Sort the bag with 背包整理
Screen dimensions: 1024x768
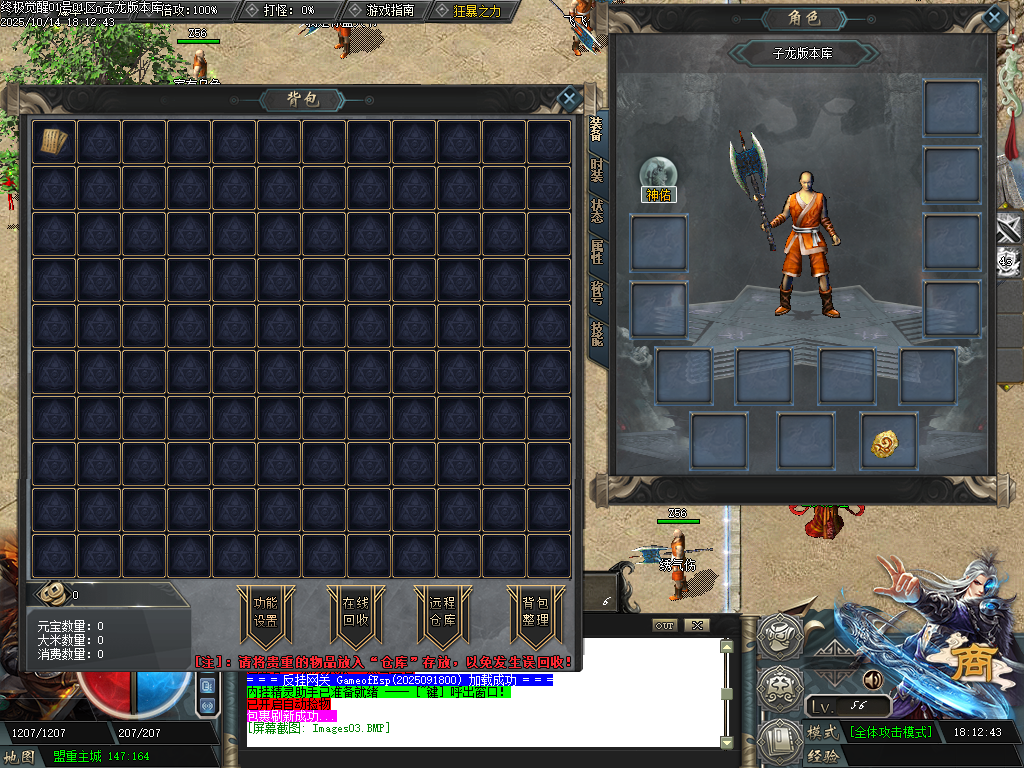tap(535, 611)
